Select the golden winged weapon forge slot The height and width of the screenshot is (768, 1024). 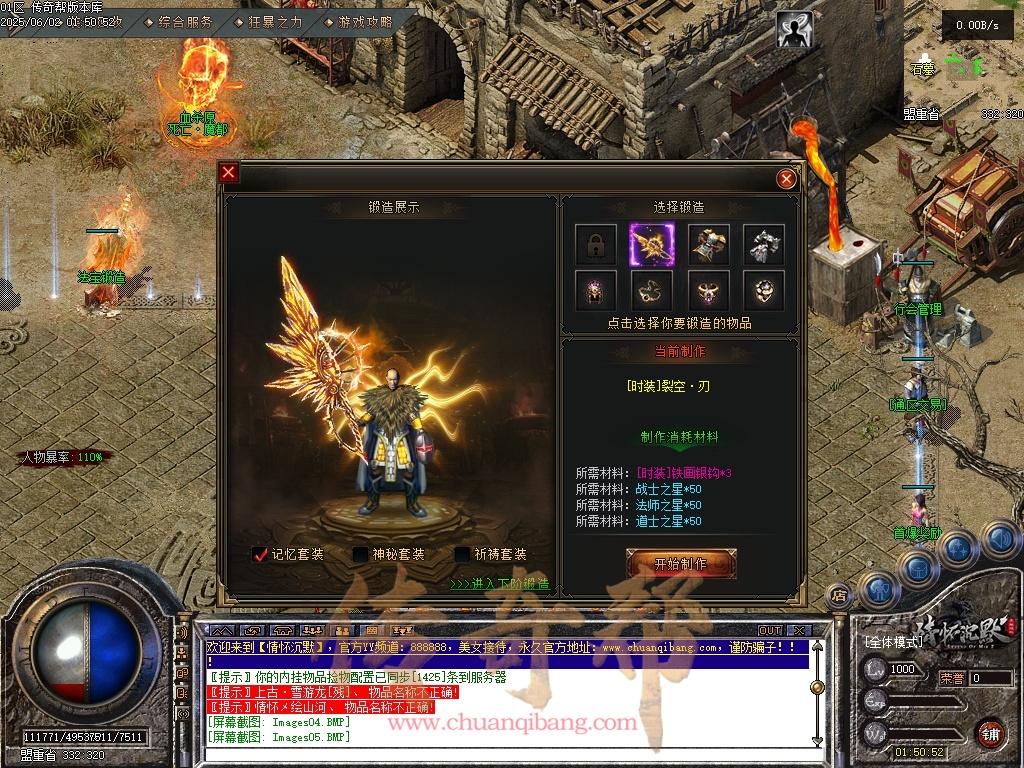651,244
